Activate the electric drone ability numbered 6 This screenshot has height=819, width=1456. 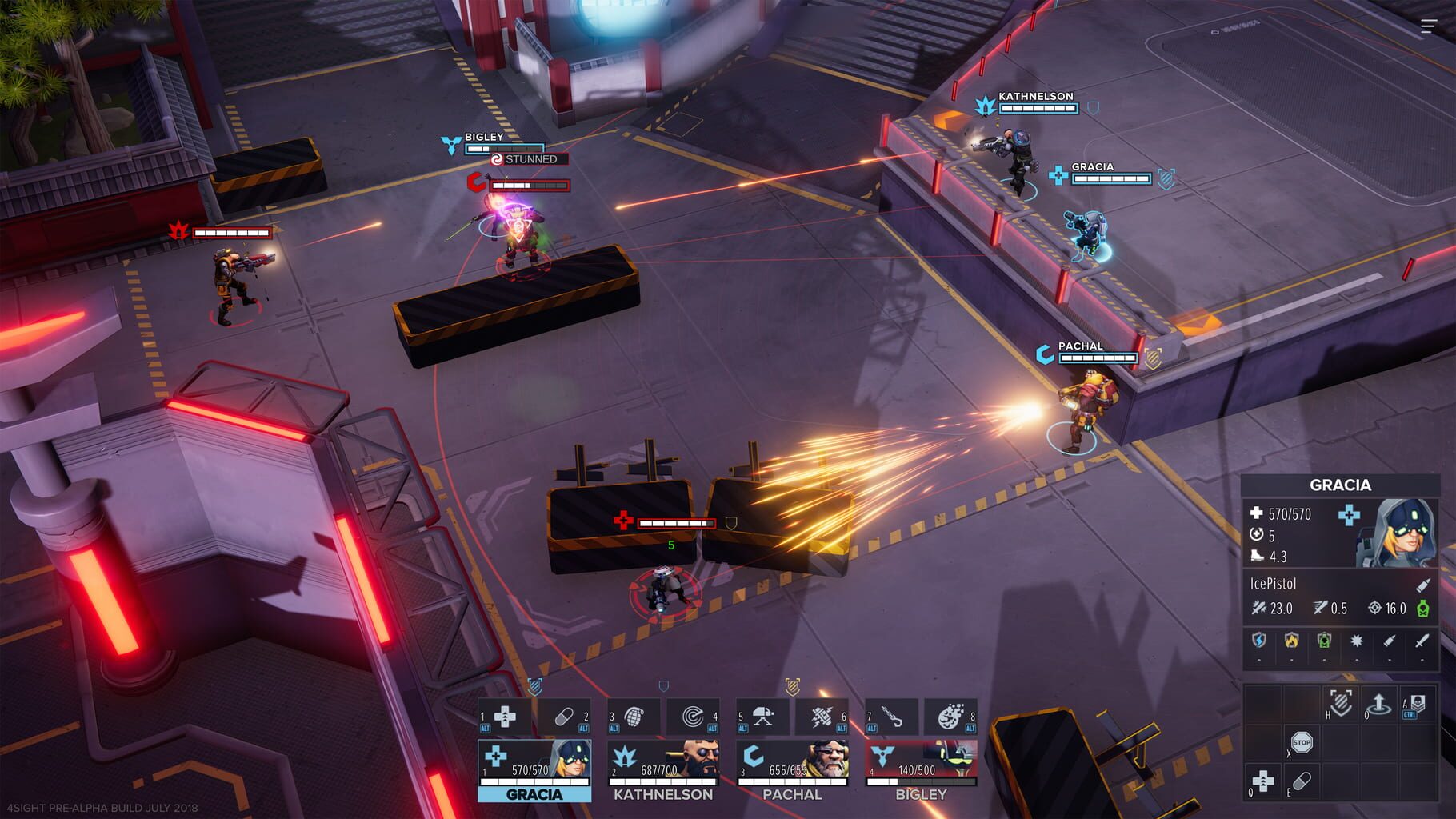click(822, 716)
